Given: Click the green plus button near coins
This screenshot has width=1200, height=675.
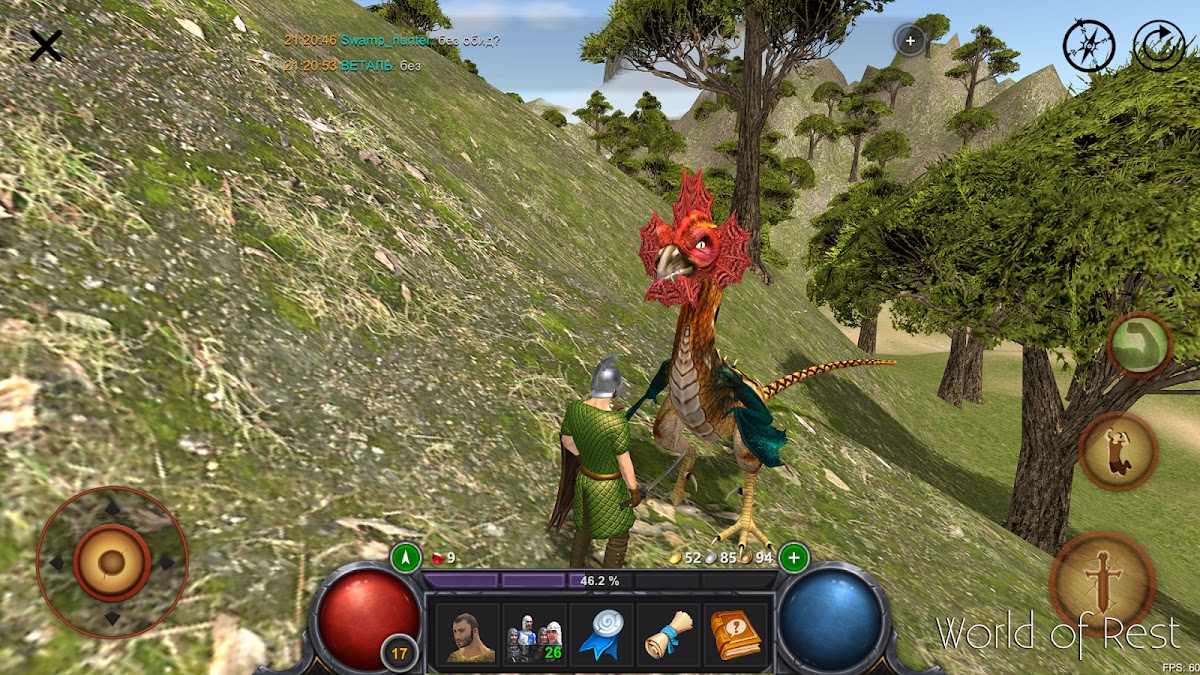Looking at the screenshot, I should coord(794,557).
